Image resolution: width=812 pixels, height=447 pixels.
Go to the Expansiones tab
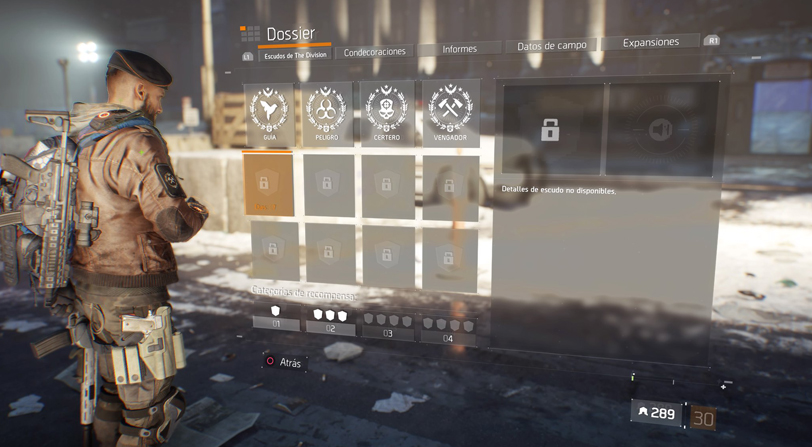point(650,42)
